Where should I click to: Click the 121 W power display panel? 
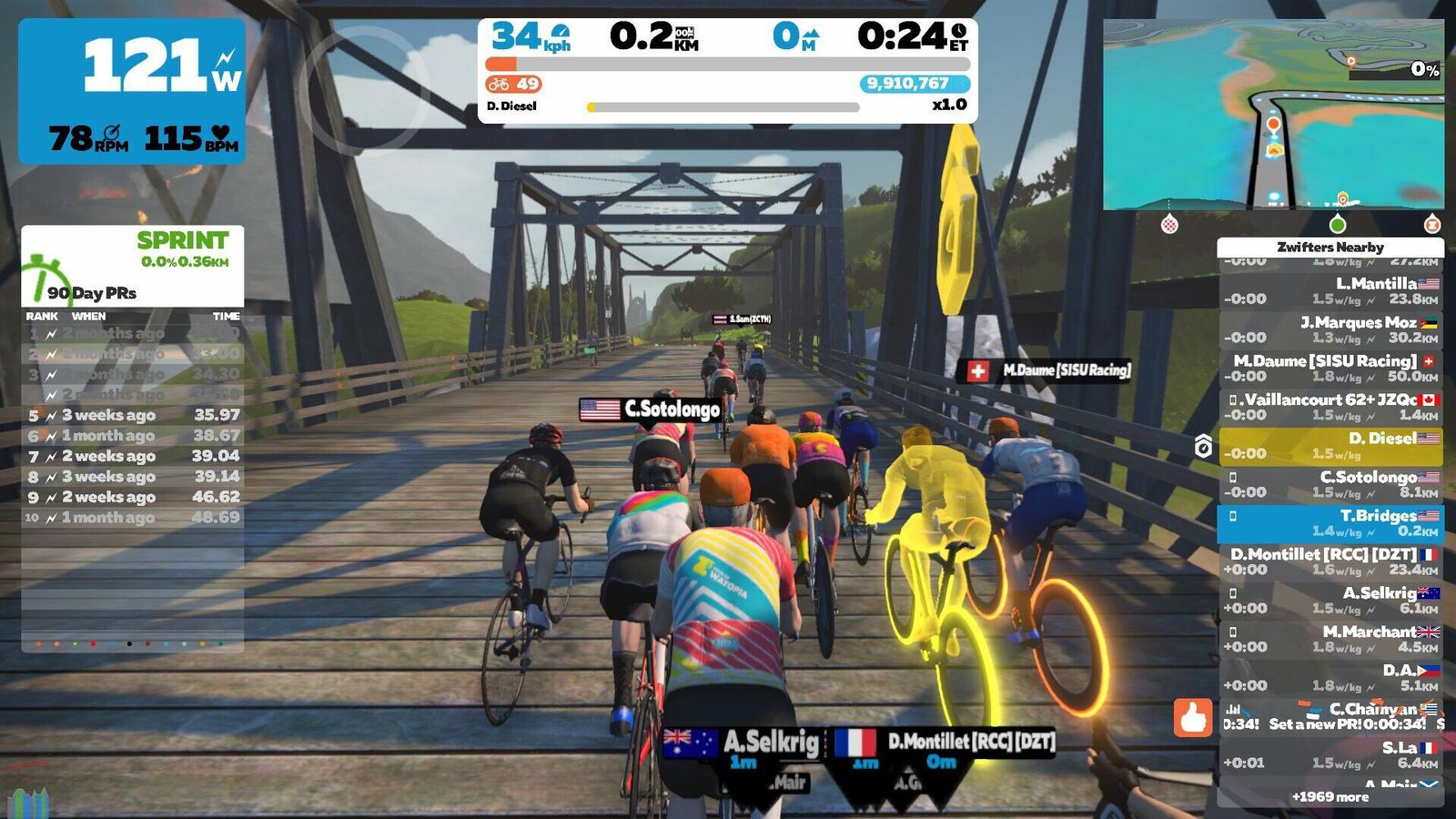[x=133, y=91]
